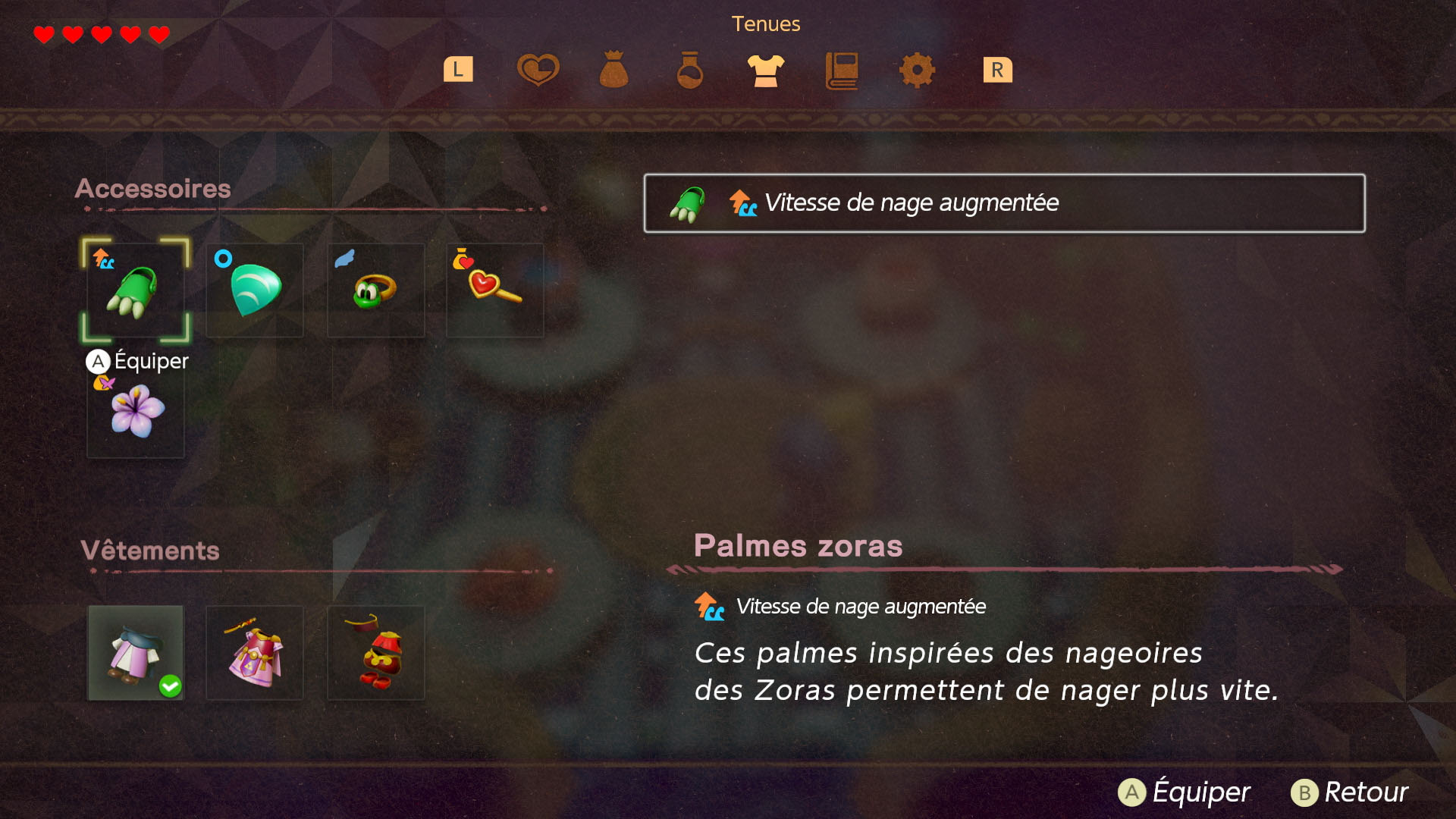Select the green frog ring accessory
Viewport: 1456px width, 819px height.
(375, 290)
